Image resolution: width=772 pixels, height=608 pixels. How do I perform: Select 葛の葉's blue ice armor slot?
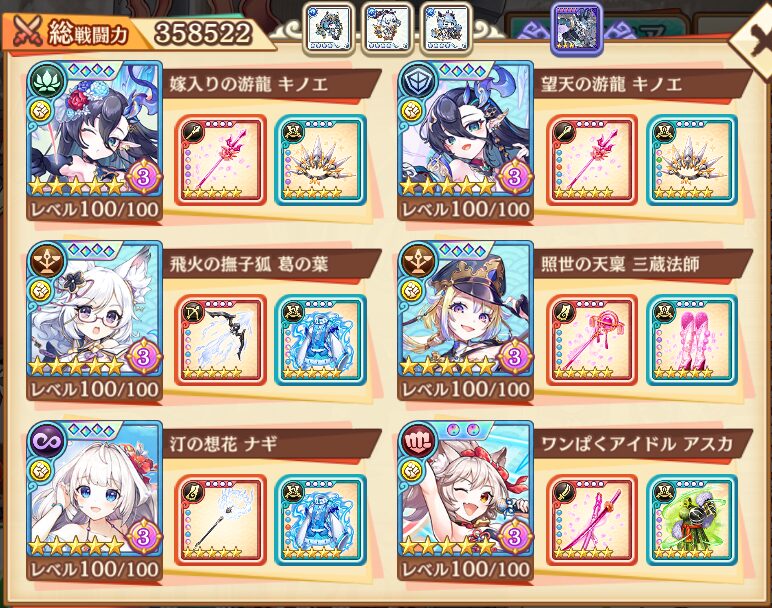click(318, 340)
